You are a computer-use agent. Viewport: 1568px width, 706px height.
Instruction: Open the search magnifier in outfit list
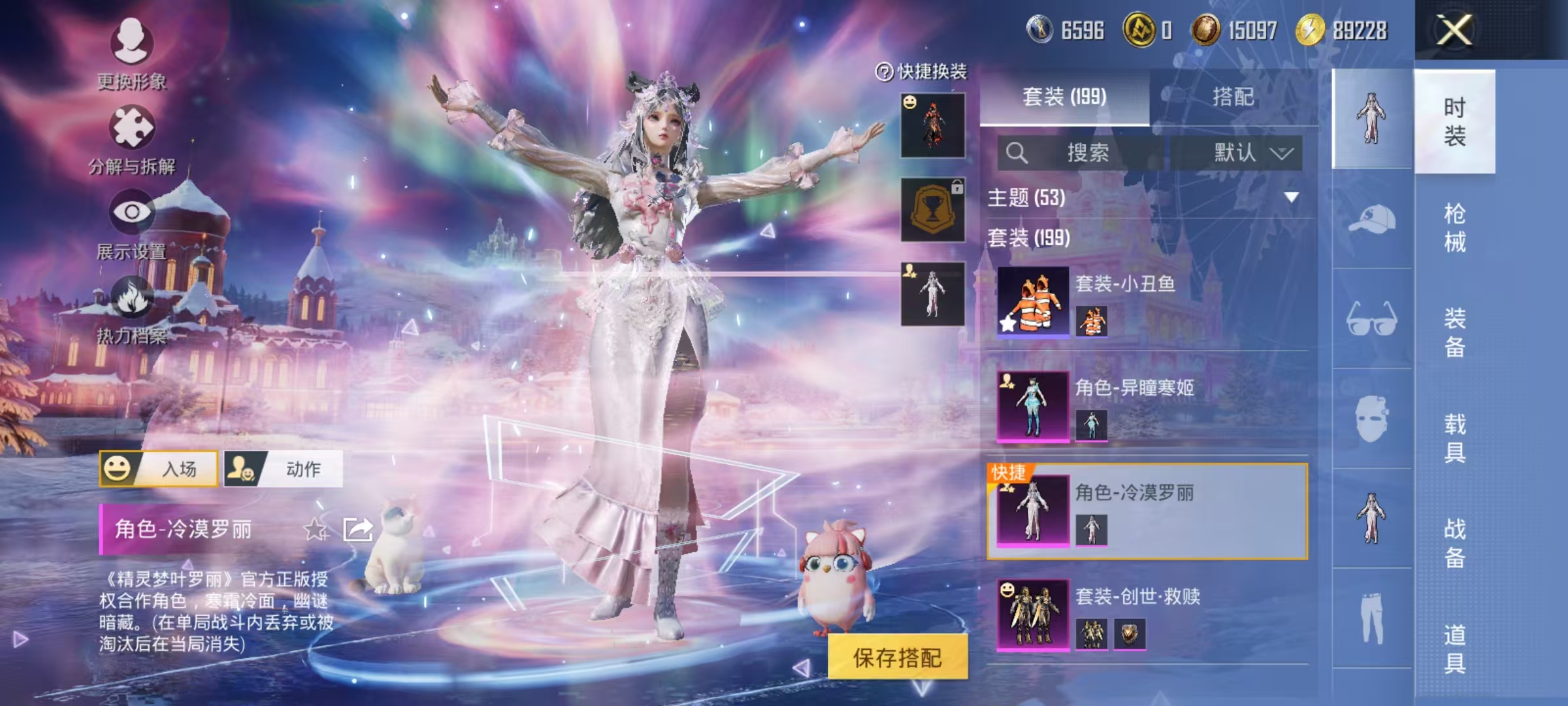tap(1017, 153)
